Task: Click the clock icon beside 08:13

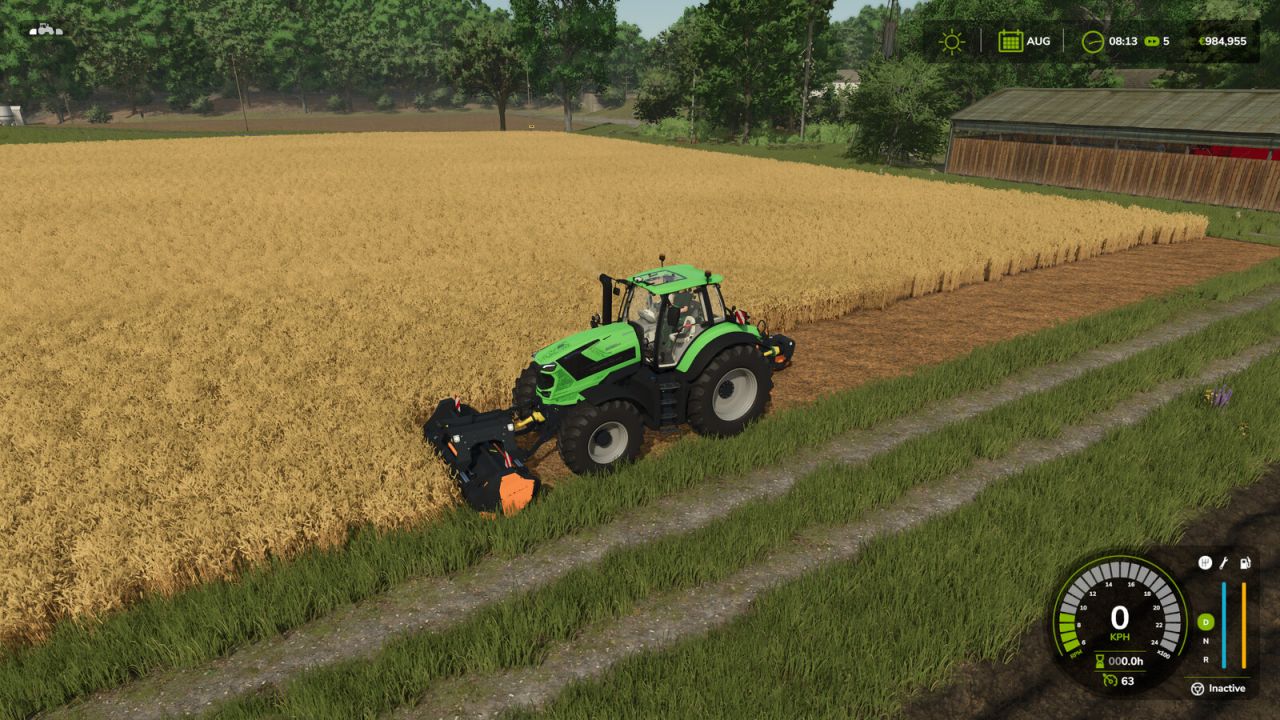Action: (x=1093, y=41)
